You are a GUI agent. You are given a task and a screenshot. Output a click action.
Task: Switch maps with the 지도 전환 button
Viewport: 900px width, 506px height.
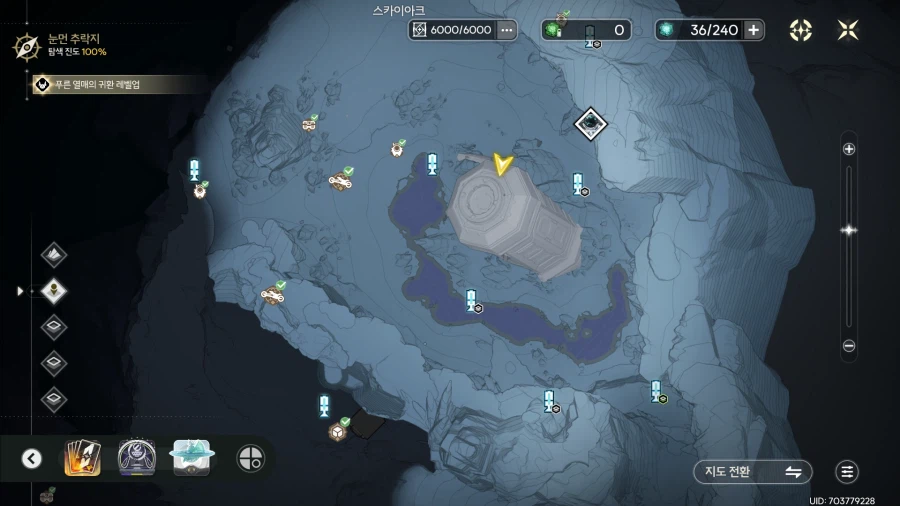click(753, 472)
